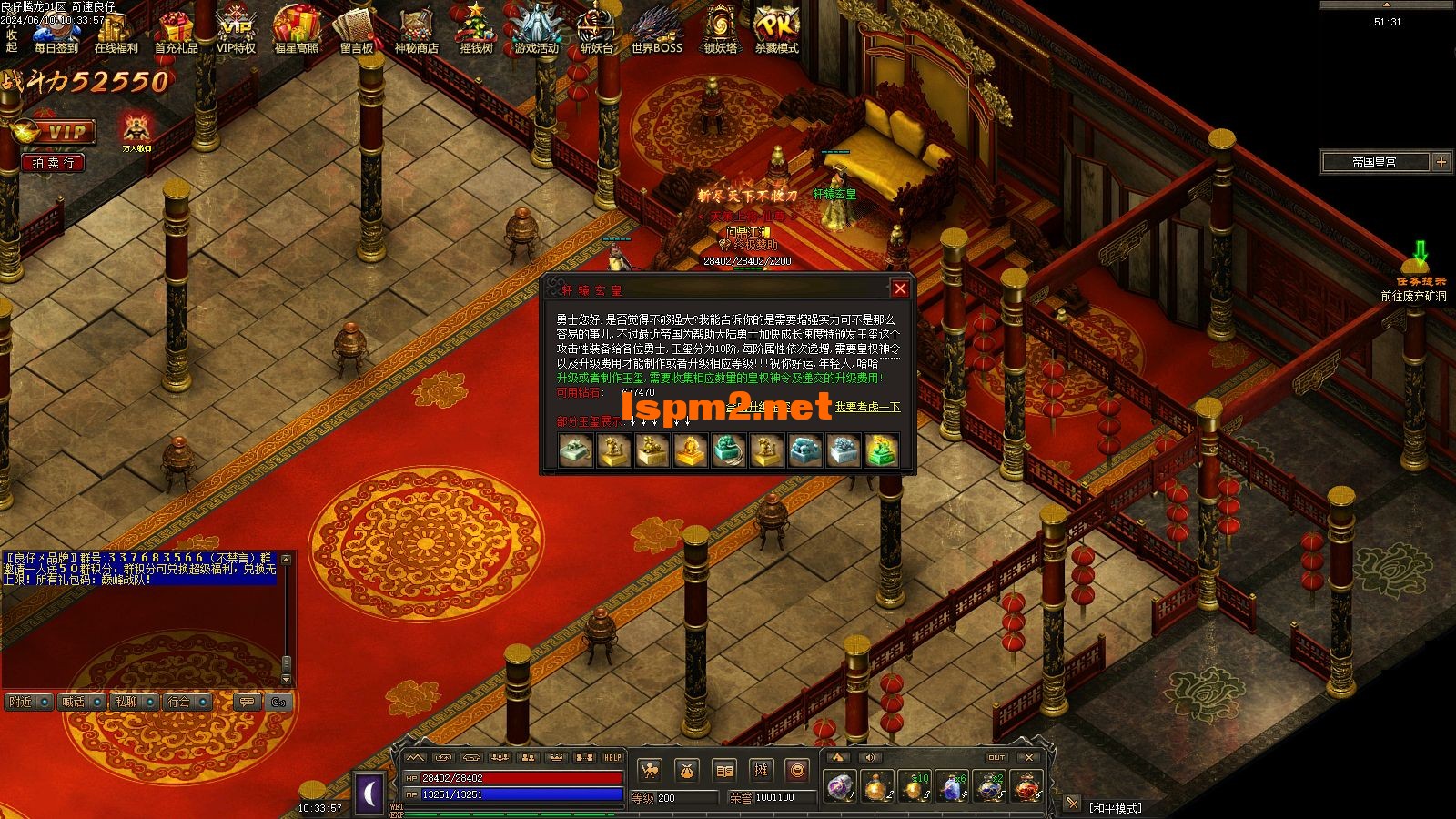The width and height of the screenshot is (1456, 819).
Task: Expand the 帝国皇宫 map plus button
Action: pyautogui.click(x=1441, y=162)
